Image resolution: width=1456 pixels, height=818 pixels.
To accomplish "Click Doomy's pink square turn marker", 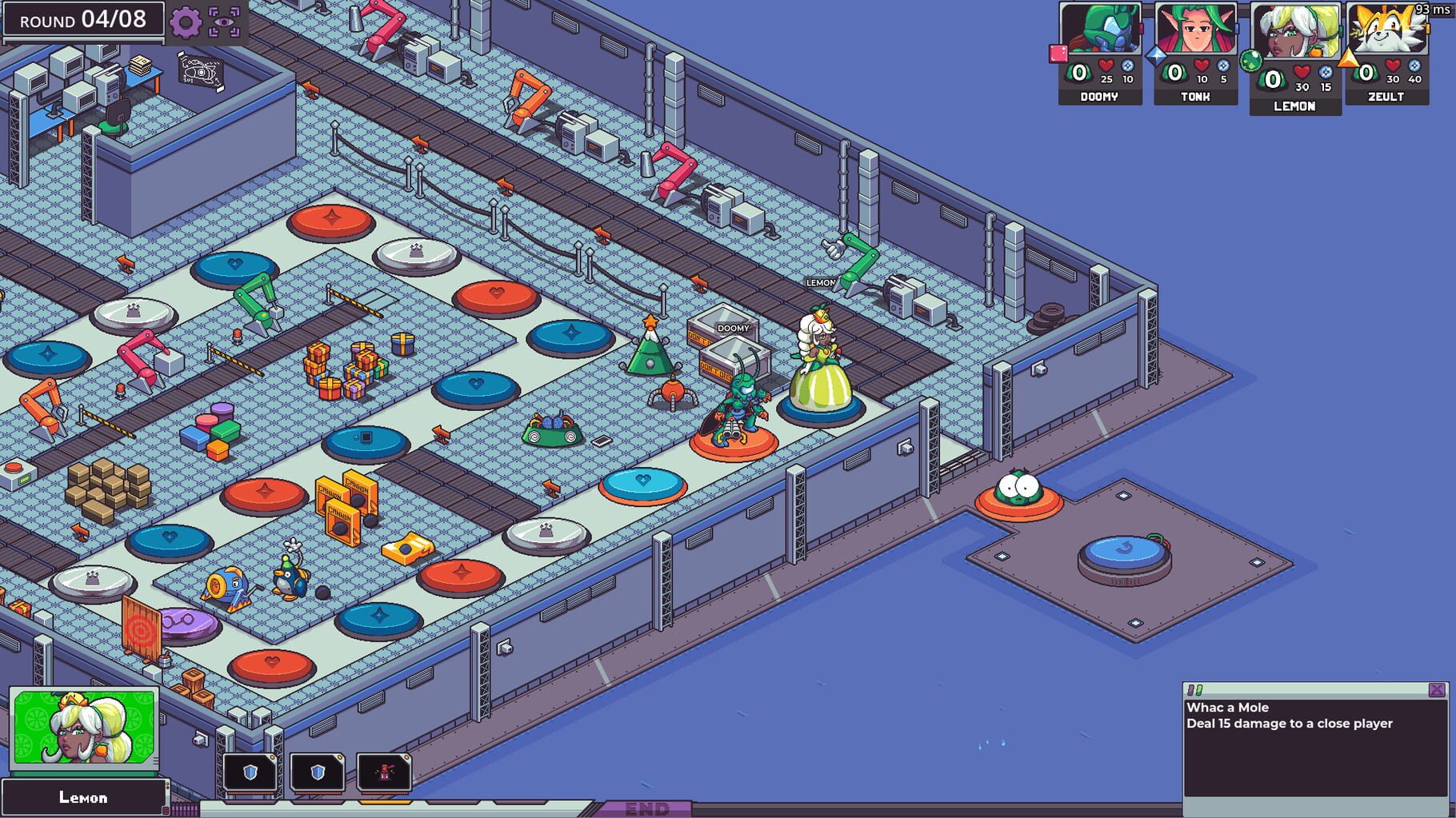I will [x=1057, y=53].
